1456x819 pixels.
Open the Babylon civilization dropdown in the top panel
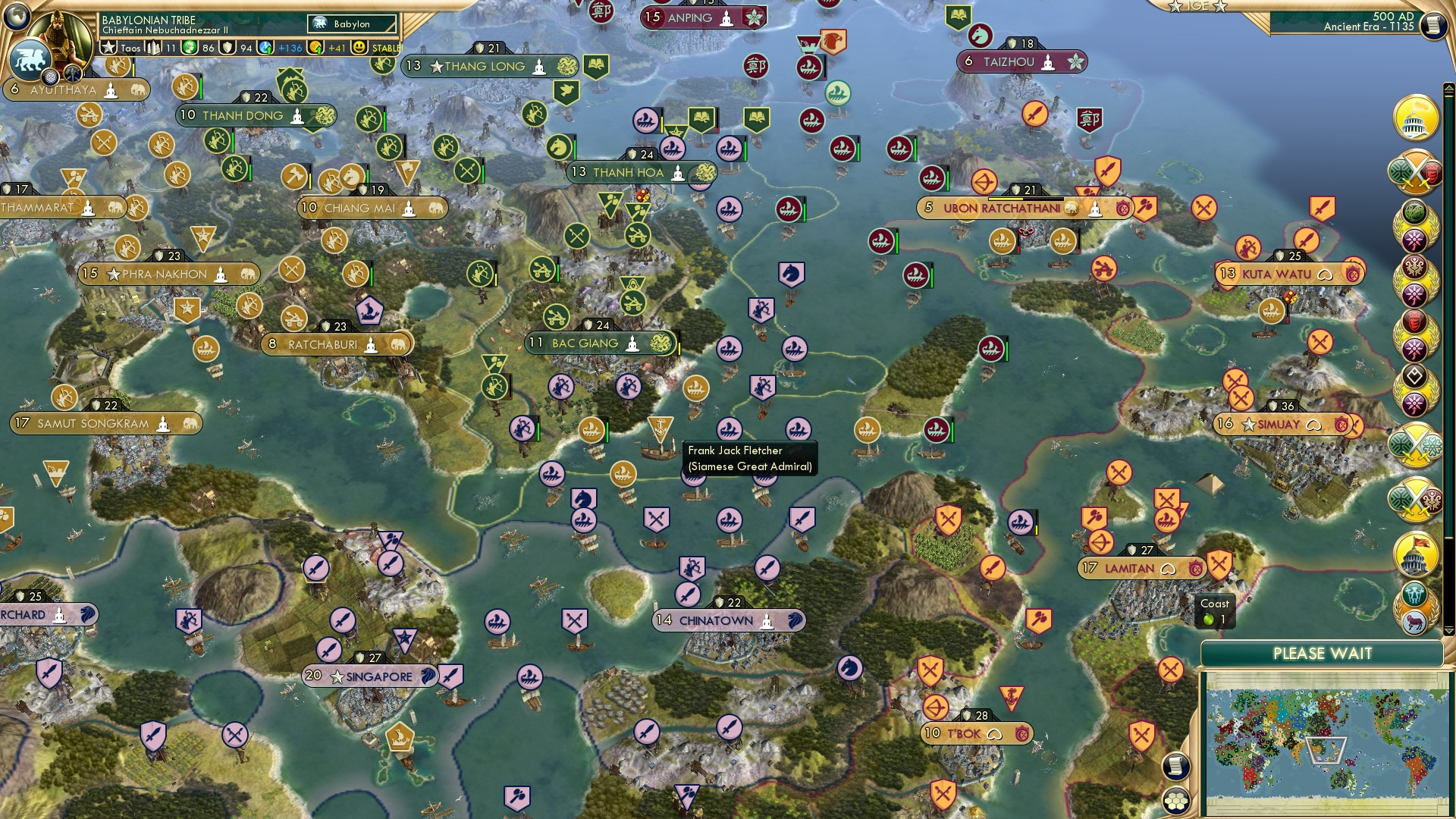point(352,24)
